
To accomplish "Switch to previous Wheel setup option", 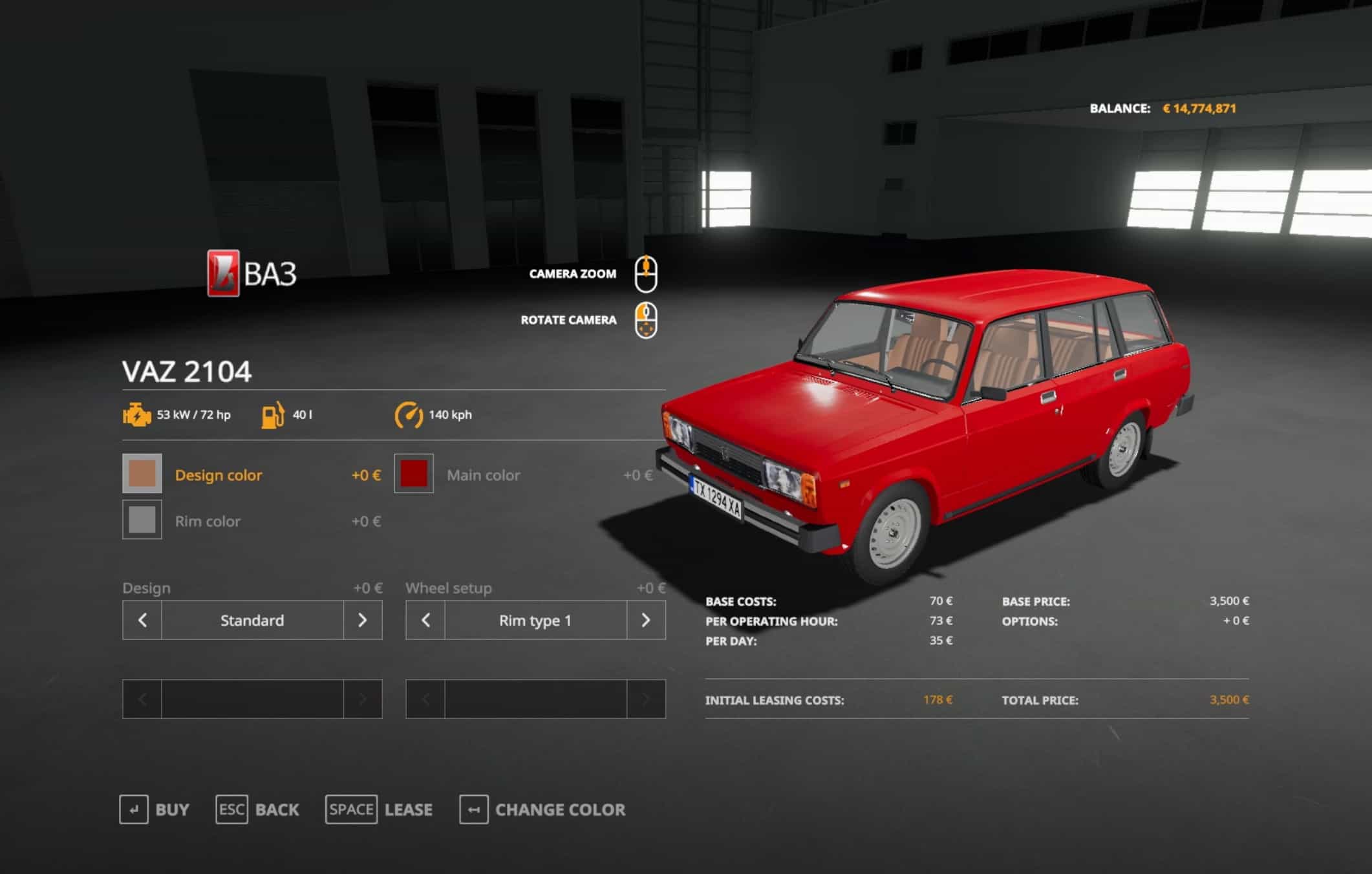I will point(425,621).
